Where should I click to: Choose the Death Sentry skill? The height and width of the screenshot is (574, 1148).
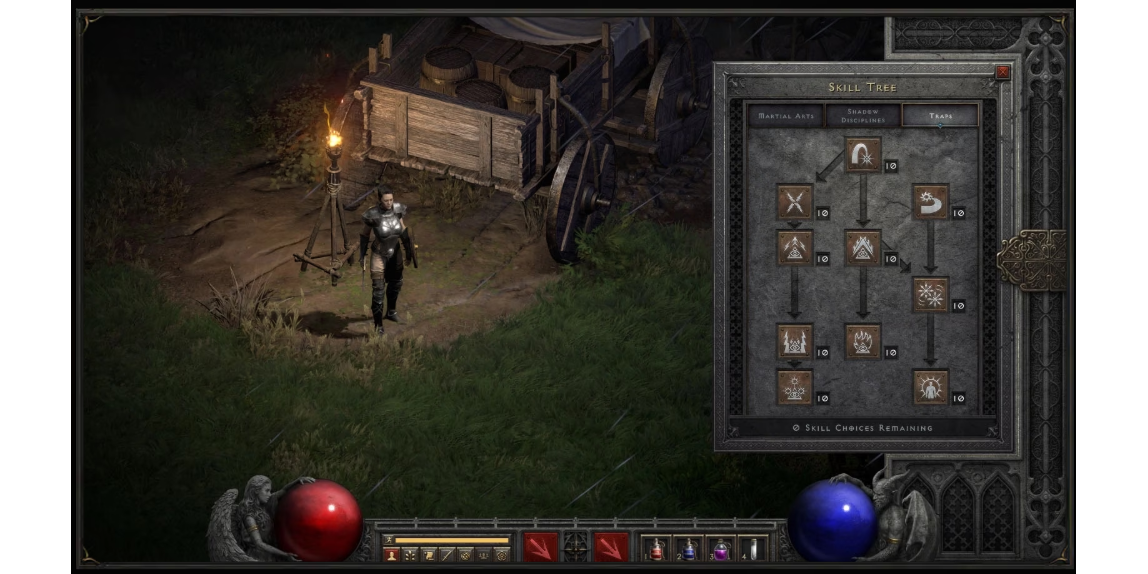pyautogui.click(x=795, y=387)
